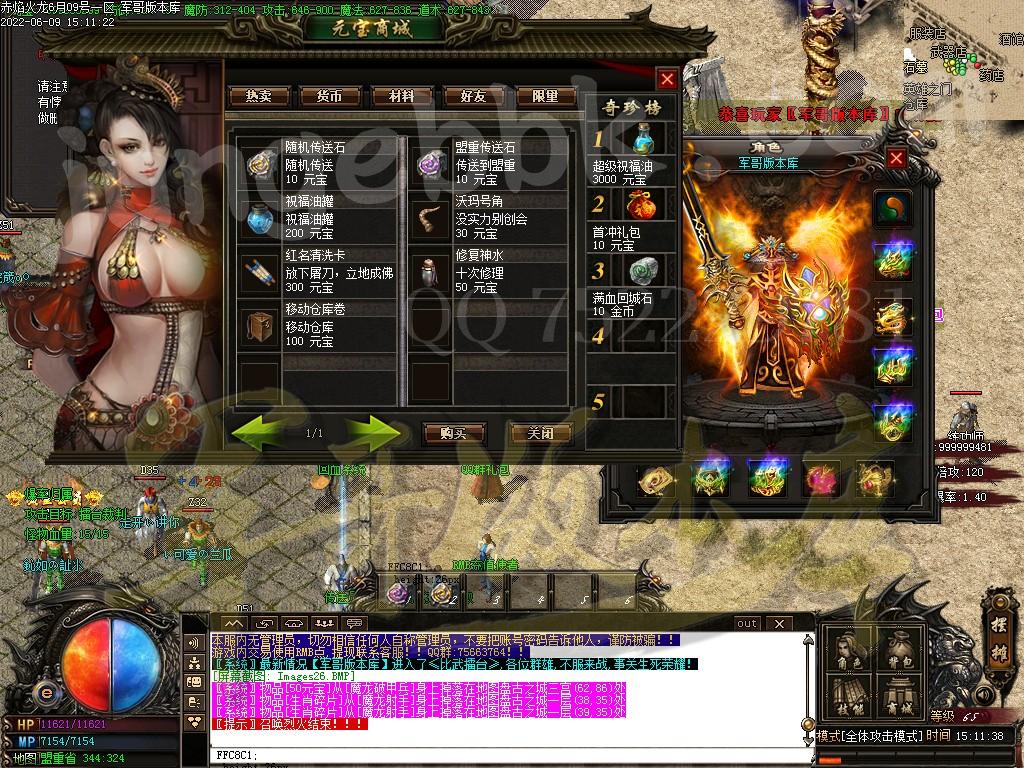Open the 货币 shop category
This screenshot has width=1024, height=768.
point(330,96)
